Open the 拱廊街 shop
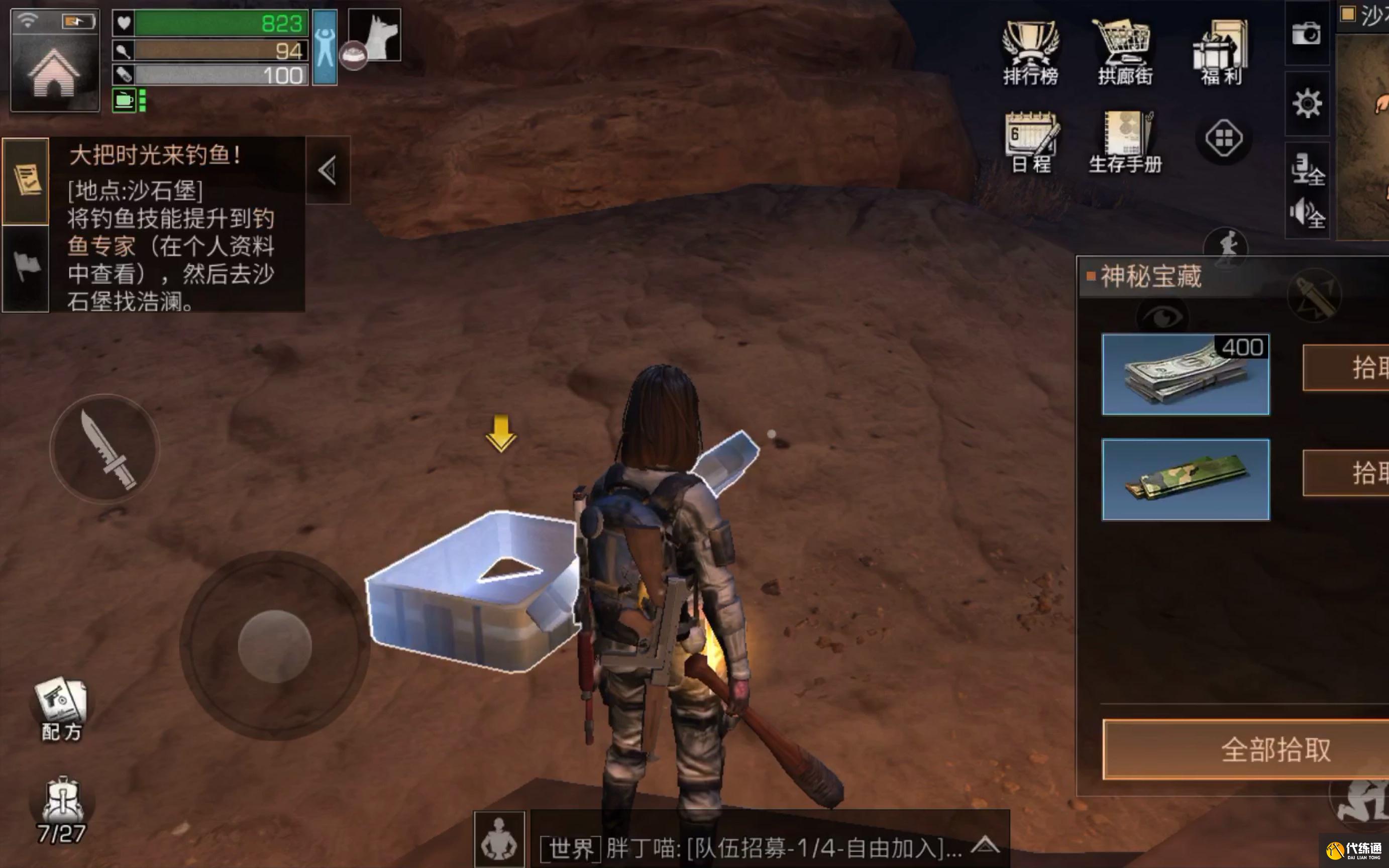 (1124, 53)
